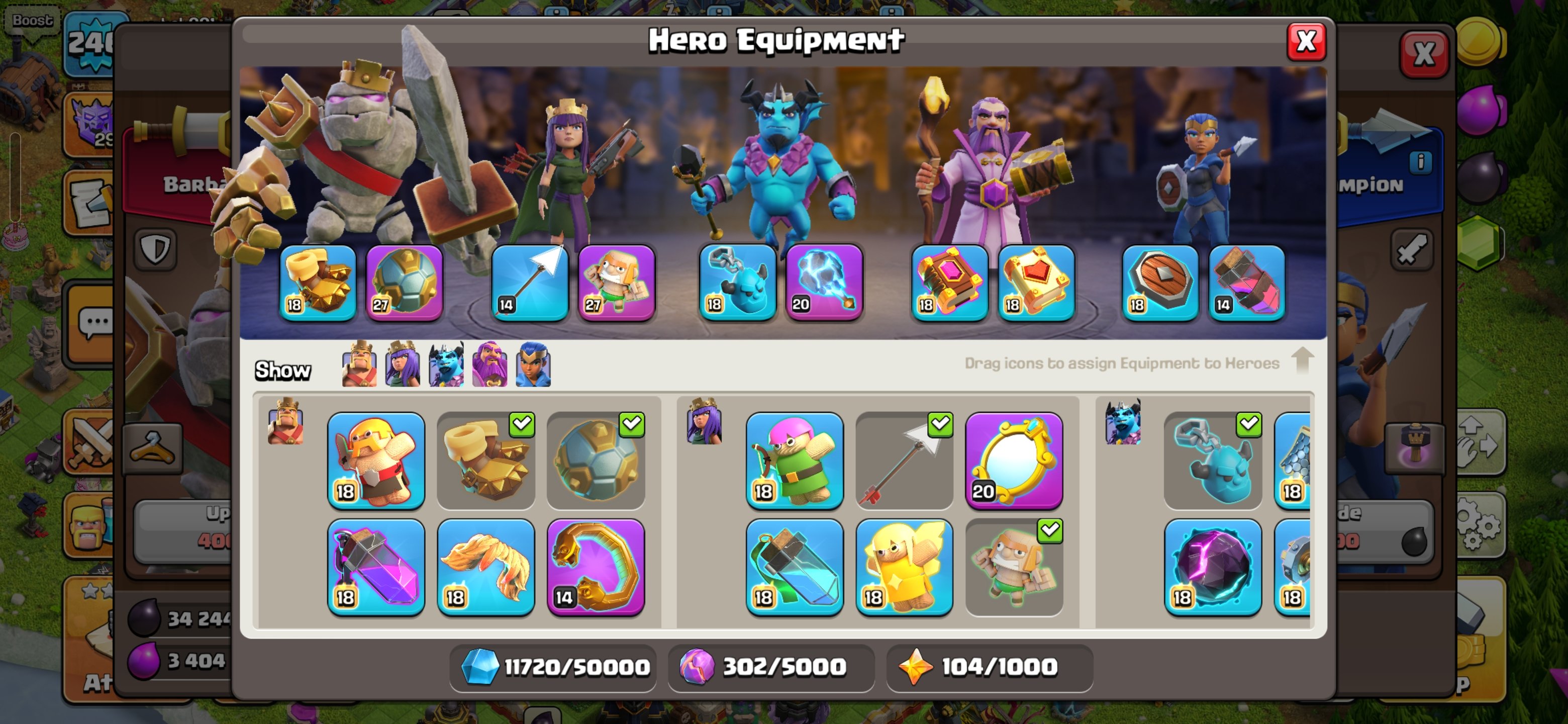Select the Giant Gauntlet equipment on Barbarian King

(x=486, y=462)
